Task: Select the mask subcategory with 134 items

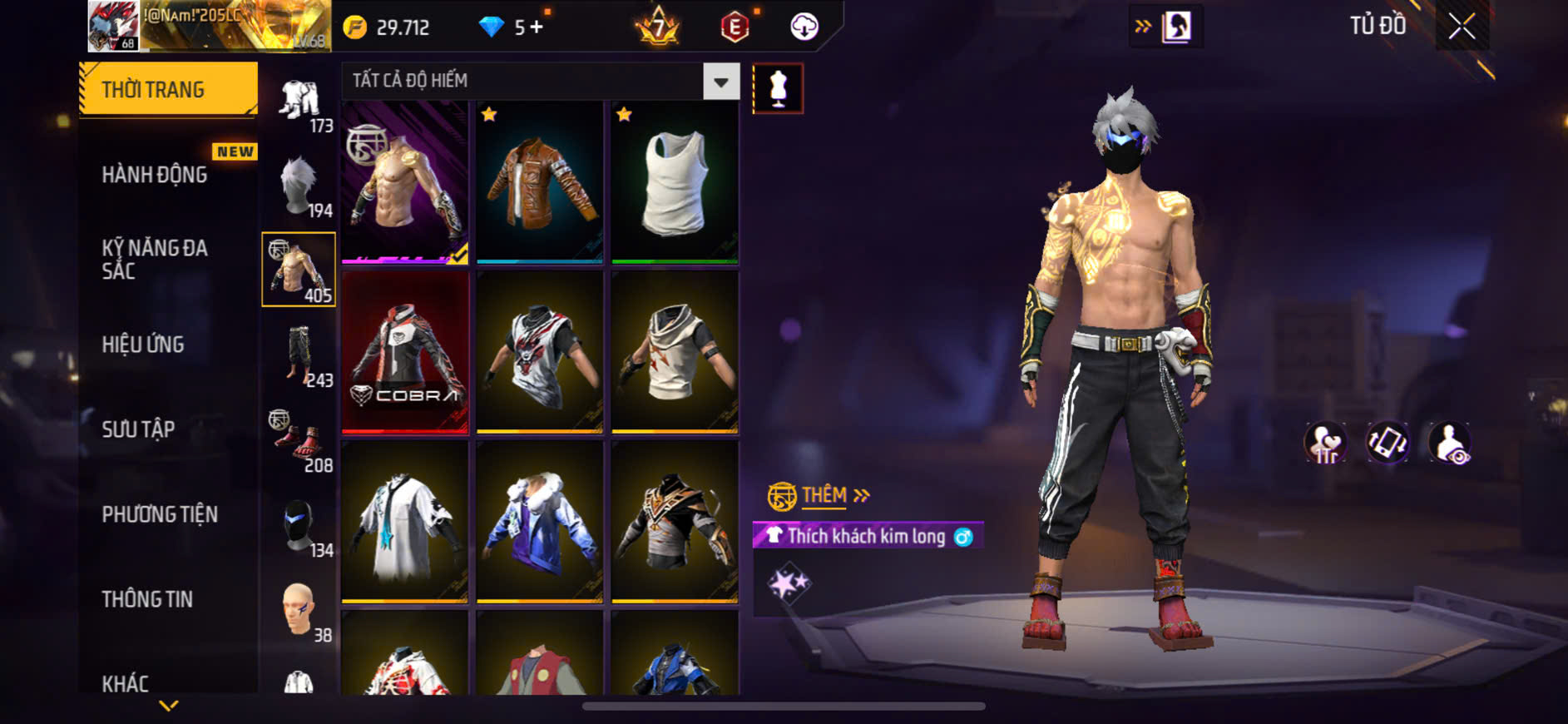Action: (299, 526)
